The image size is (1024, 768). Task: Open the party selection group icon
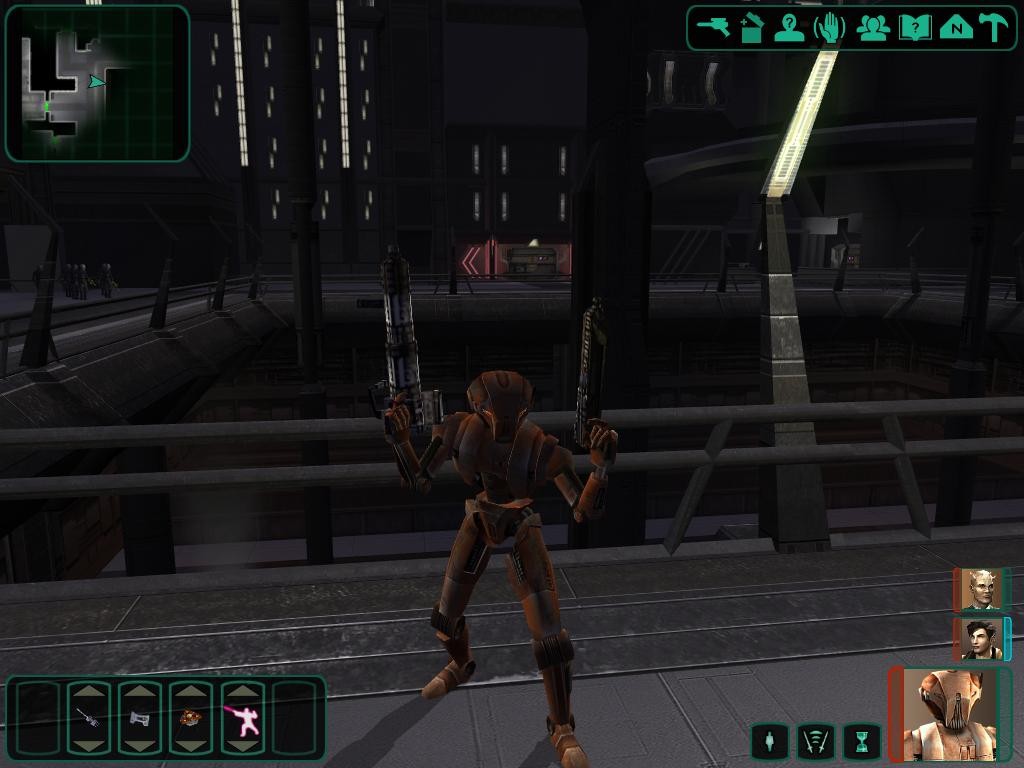pyautogui.click(x=873, y=27)
